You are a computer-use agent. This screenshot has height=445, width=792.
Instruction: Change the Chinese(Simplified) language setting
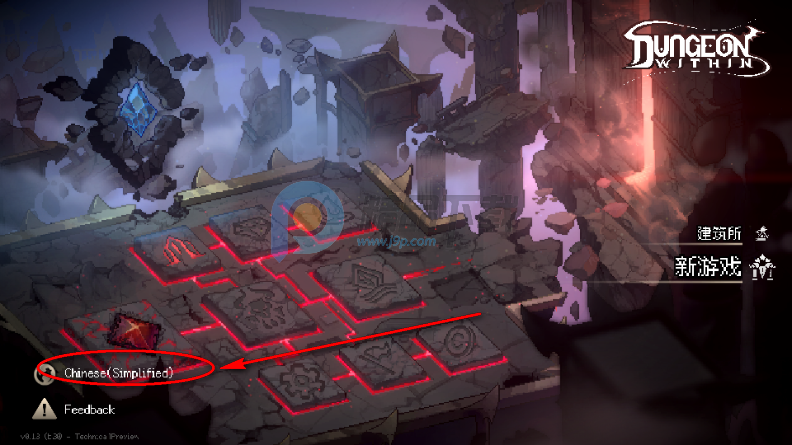pos(118,373)
